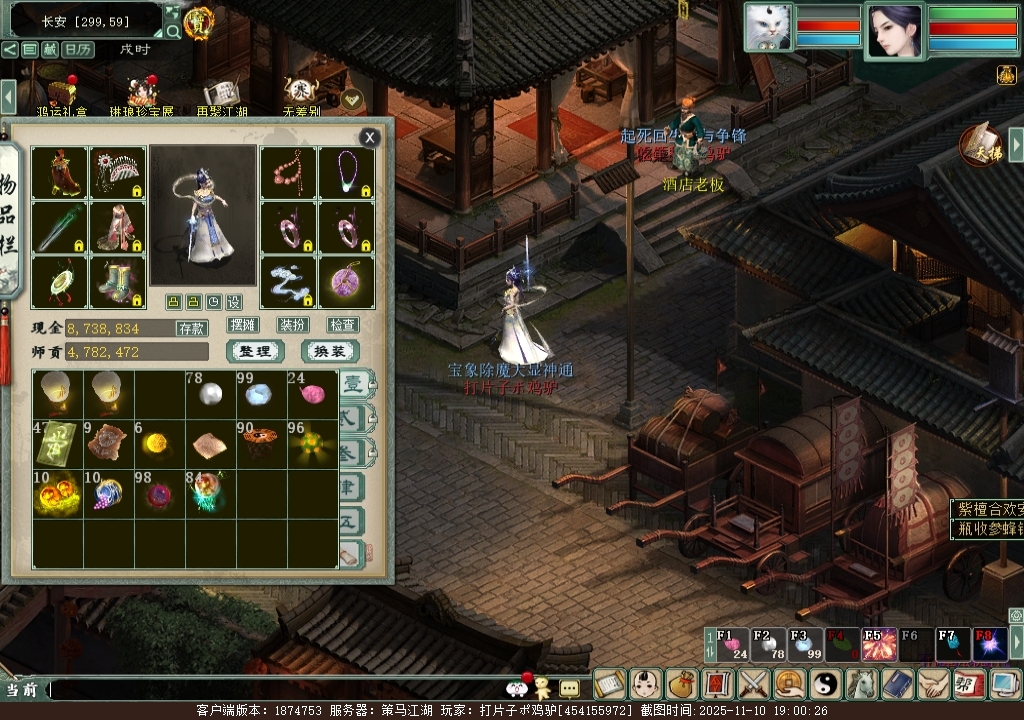Open the white horse mount menu
Viewport: 1024px width, 720px height.
861,684
